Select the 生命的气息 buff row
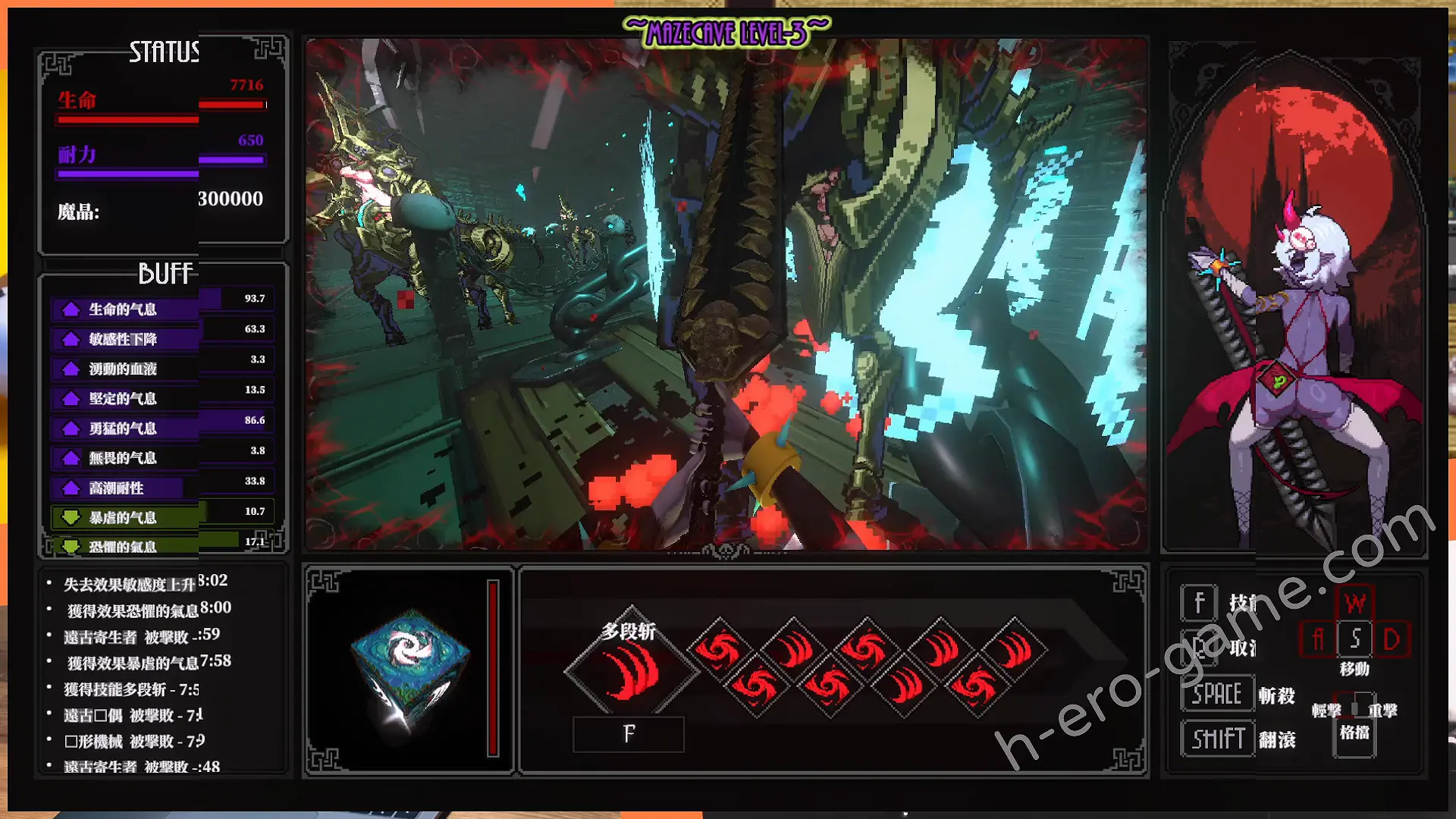Viewport: 1456px width, 819px height. [124, 309]
